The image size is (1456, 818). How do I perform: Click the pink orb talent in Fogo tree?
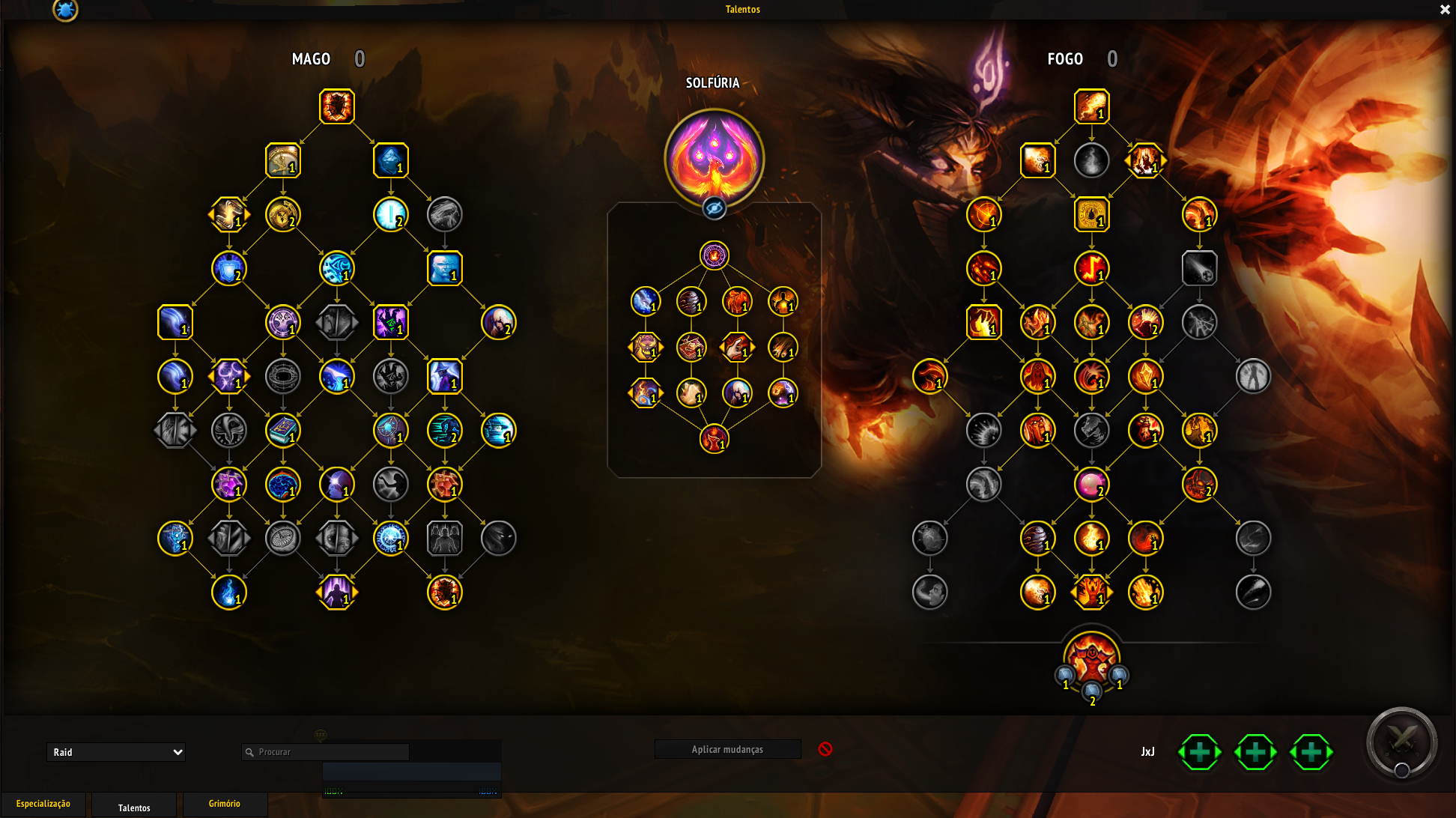click(x=1091, y=484)
